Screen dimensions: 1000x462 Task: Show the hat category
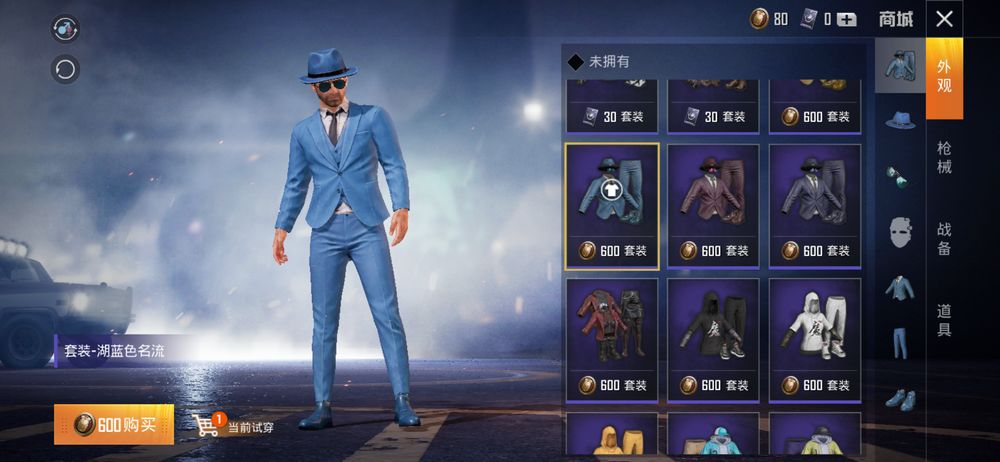click(x=900, y=120)
